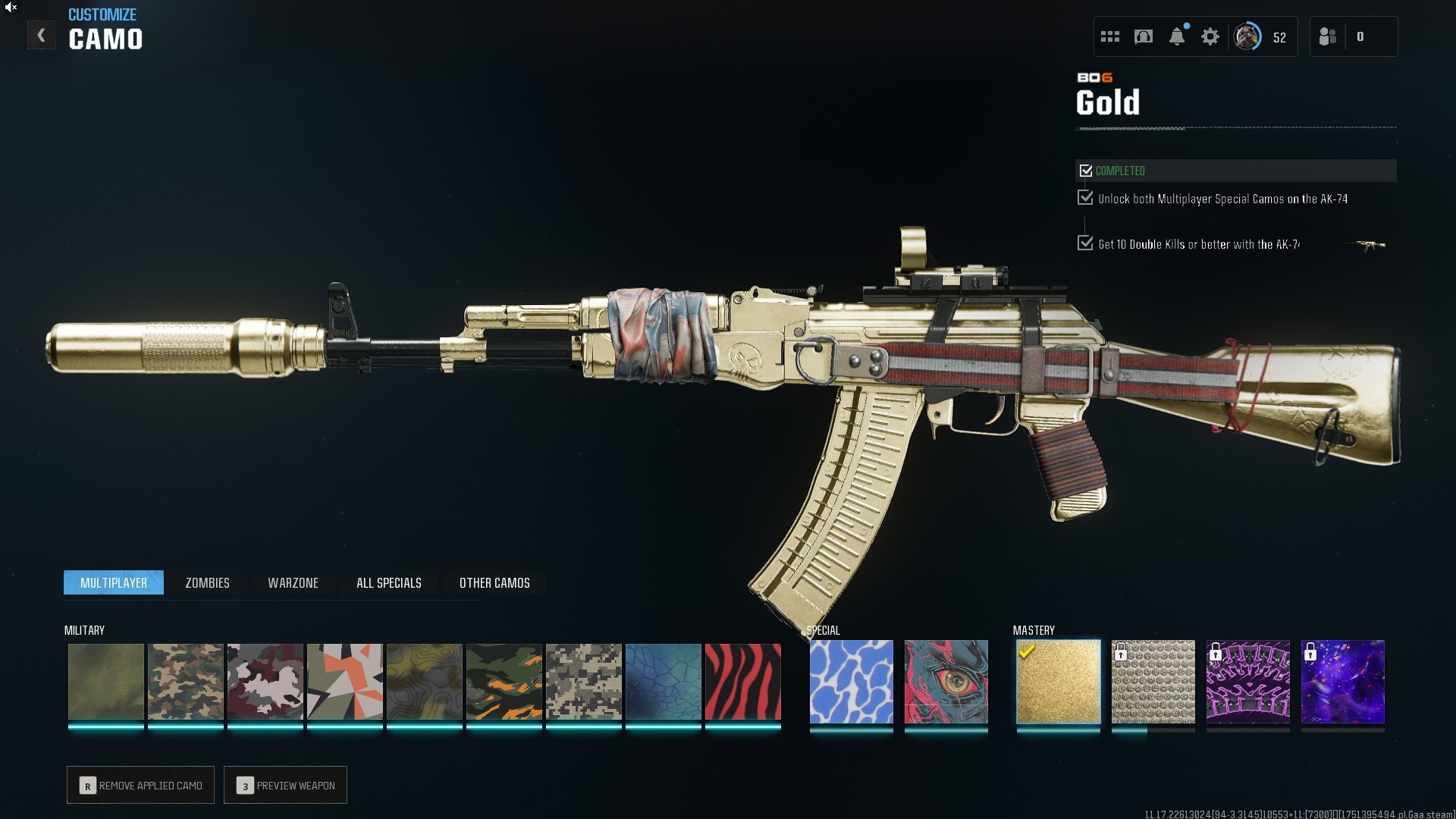
Task: Choose the Multiplayer camo tab
Action: [x=114, y=582]
